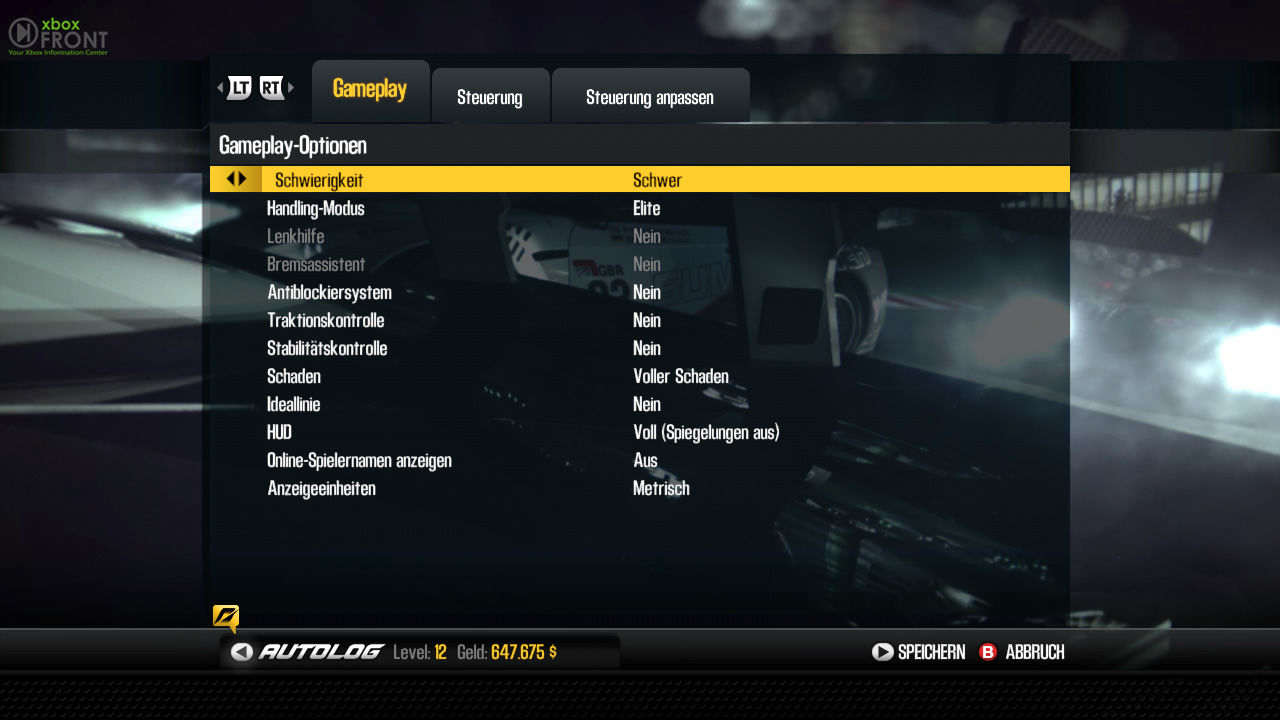
Task: Save settings with Speichern
Action: [919, 652]
